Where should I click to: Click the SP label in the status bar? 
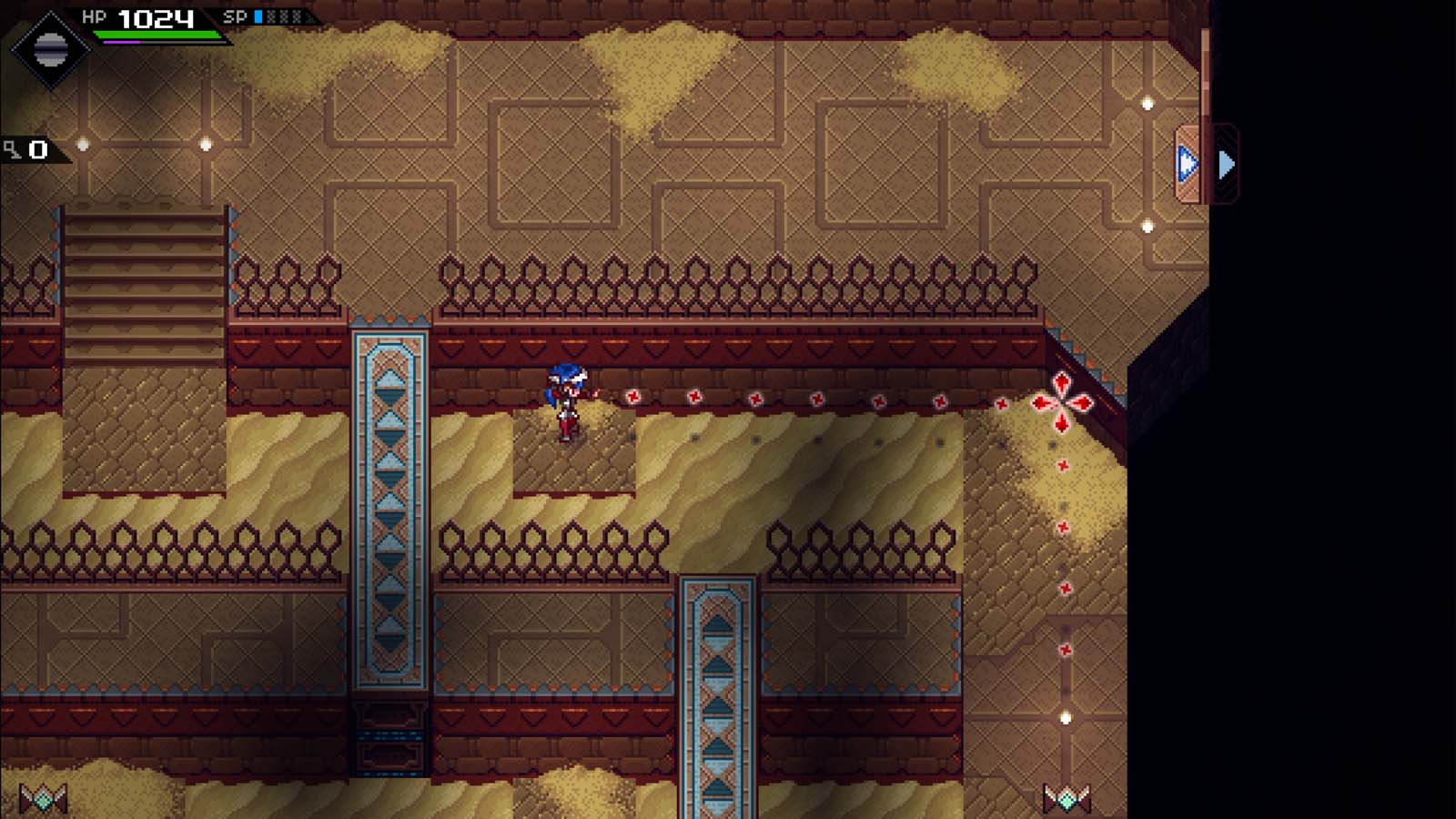tap(235, 15)
